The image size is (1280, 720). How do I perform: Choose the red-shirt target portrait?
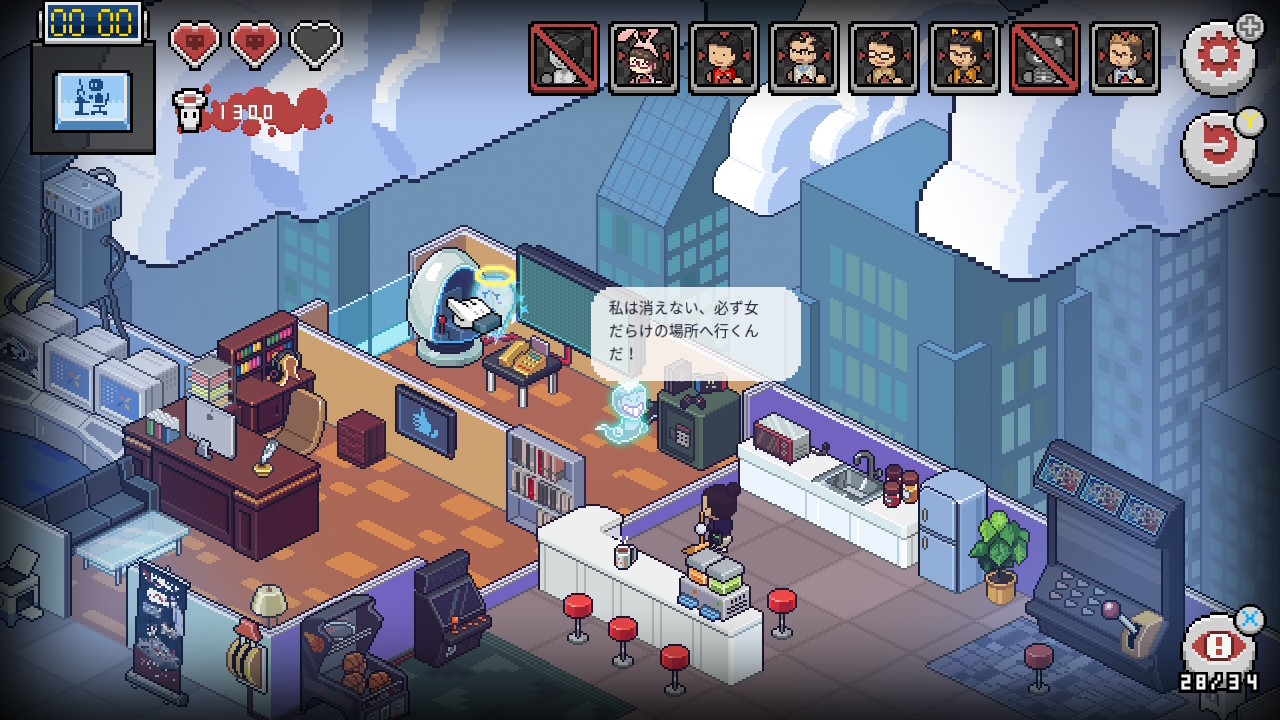[x=723, y=59]
